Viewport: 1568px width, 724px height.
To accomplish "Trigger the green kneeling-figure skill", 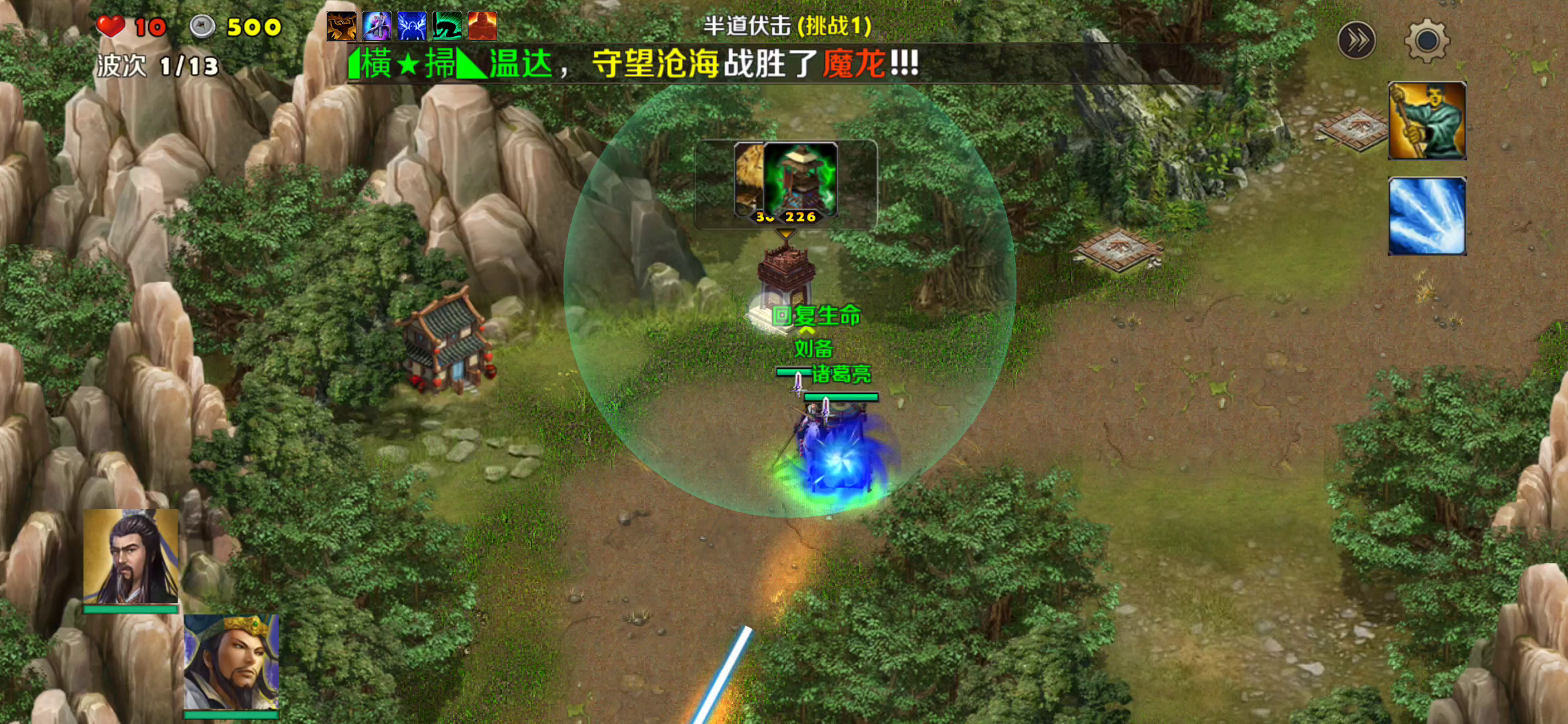I will 448,27.
